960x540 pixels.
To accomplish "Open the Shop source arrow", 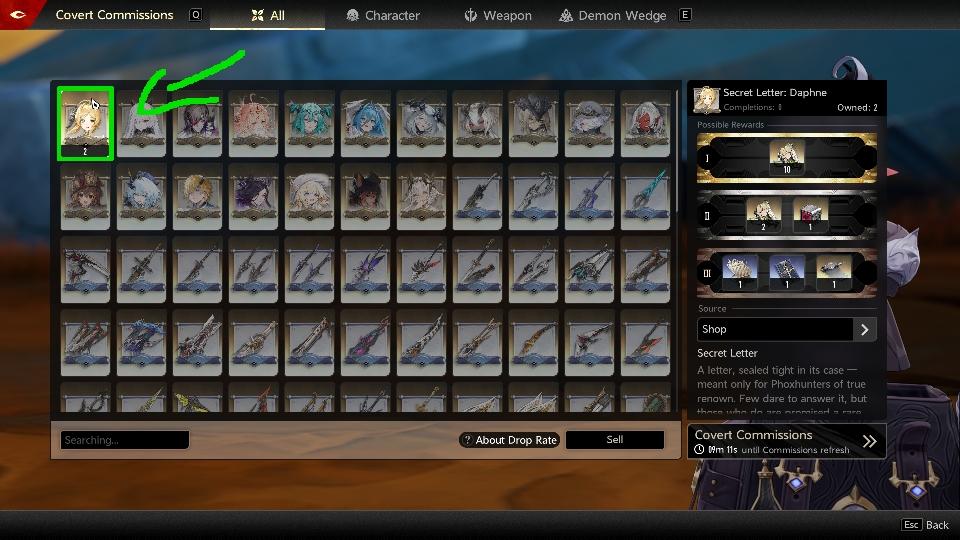I will pos(865,329).
